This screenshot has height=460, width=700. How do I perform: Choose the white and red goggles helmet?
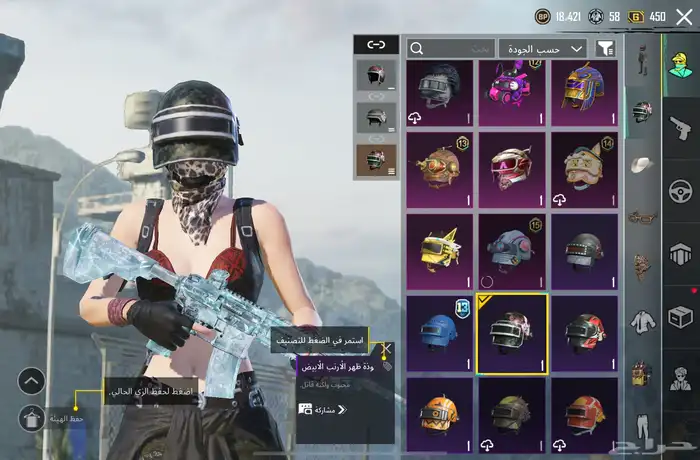tap(510, 170)
